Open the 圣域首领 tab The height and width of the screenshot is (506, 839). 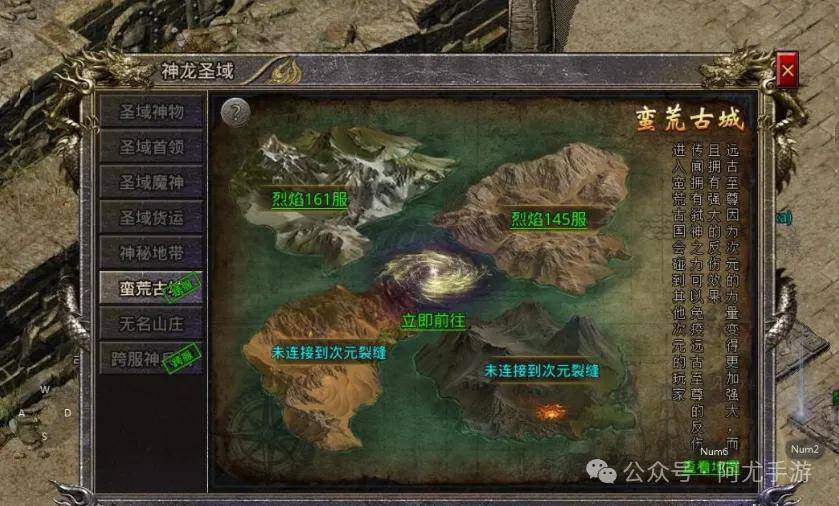(x=150, y=146)
